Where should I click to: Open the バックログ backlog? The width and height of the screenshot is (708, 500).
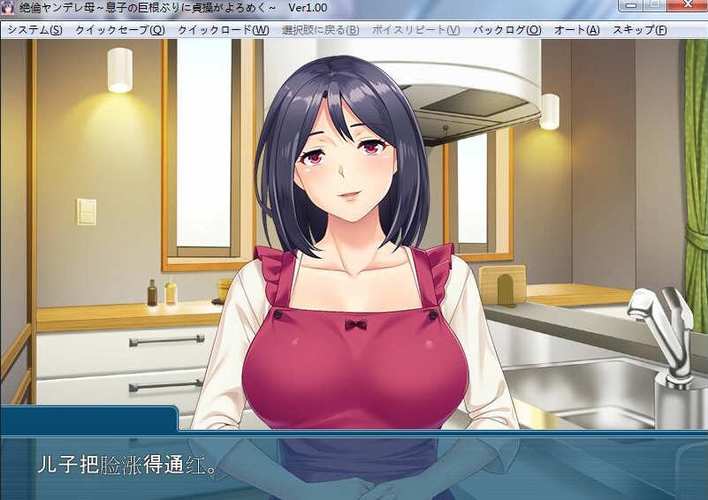pyautogui.click(x=507, y=30)
